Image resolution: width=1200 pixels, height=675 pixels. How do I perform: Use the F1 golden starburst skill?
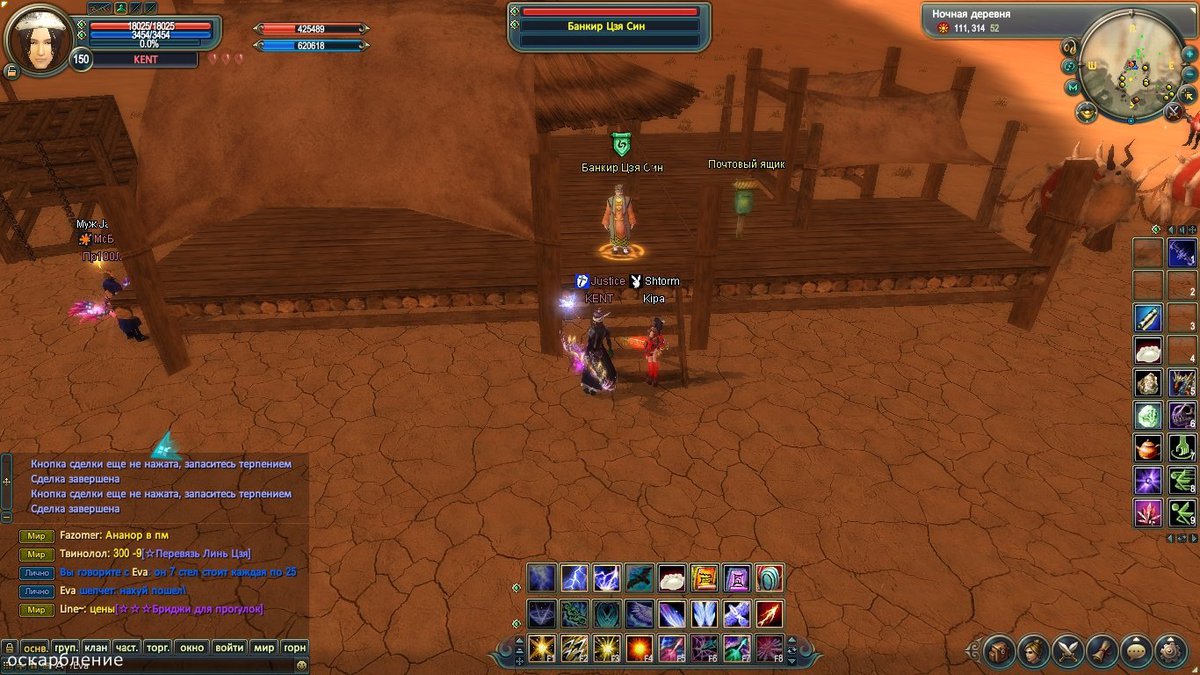(x=543, y=648)
